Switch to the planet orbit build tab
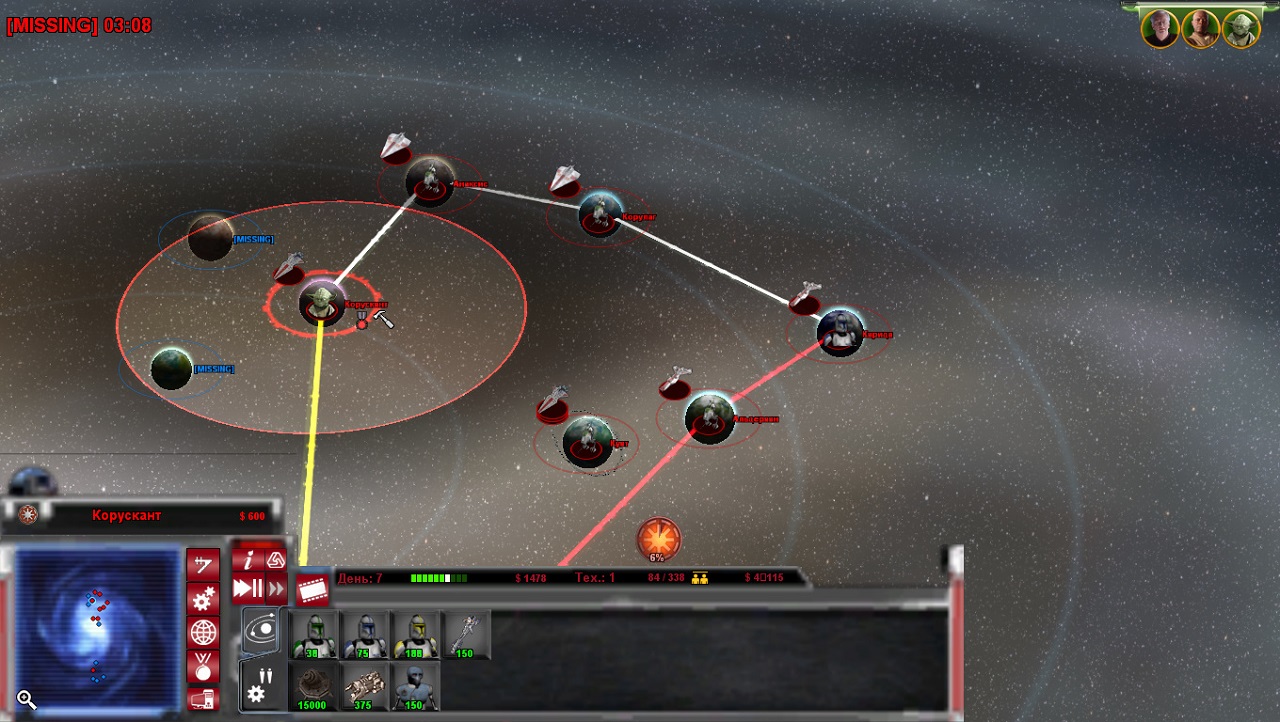 (x=261, y=631)
